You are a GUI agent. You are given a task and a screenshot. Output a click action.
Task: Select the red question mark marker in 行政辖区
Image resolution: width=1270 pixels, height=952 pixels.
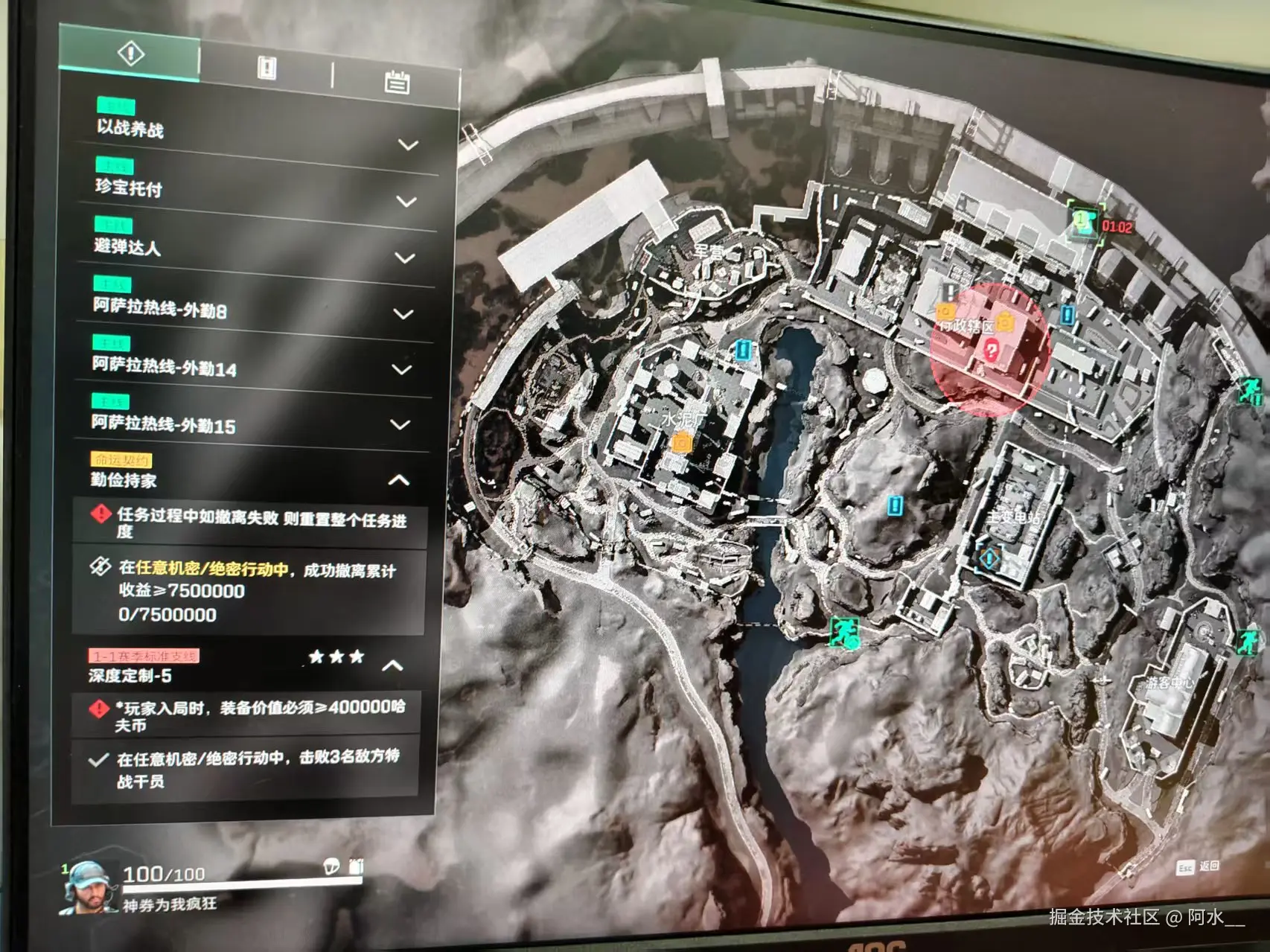[x=992, y=350]
